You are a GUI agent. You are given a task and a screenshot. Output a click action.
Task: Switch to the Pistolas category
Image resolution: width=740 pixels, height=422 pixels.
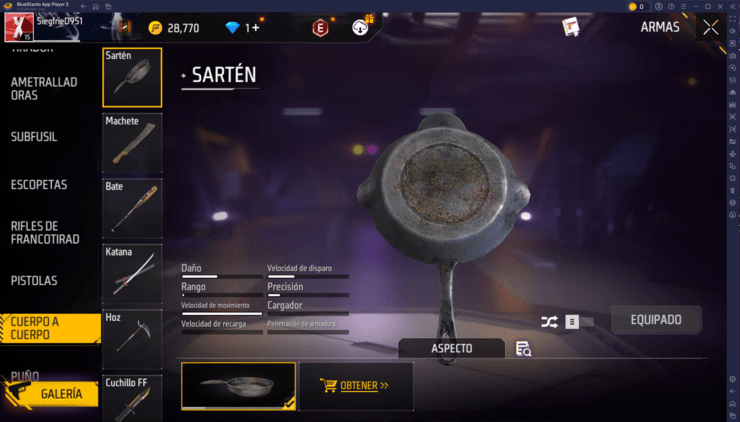(x=34, y=281)
